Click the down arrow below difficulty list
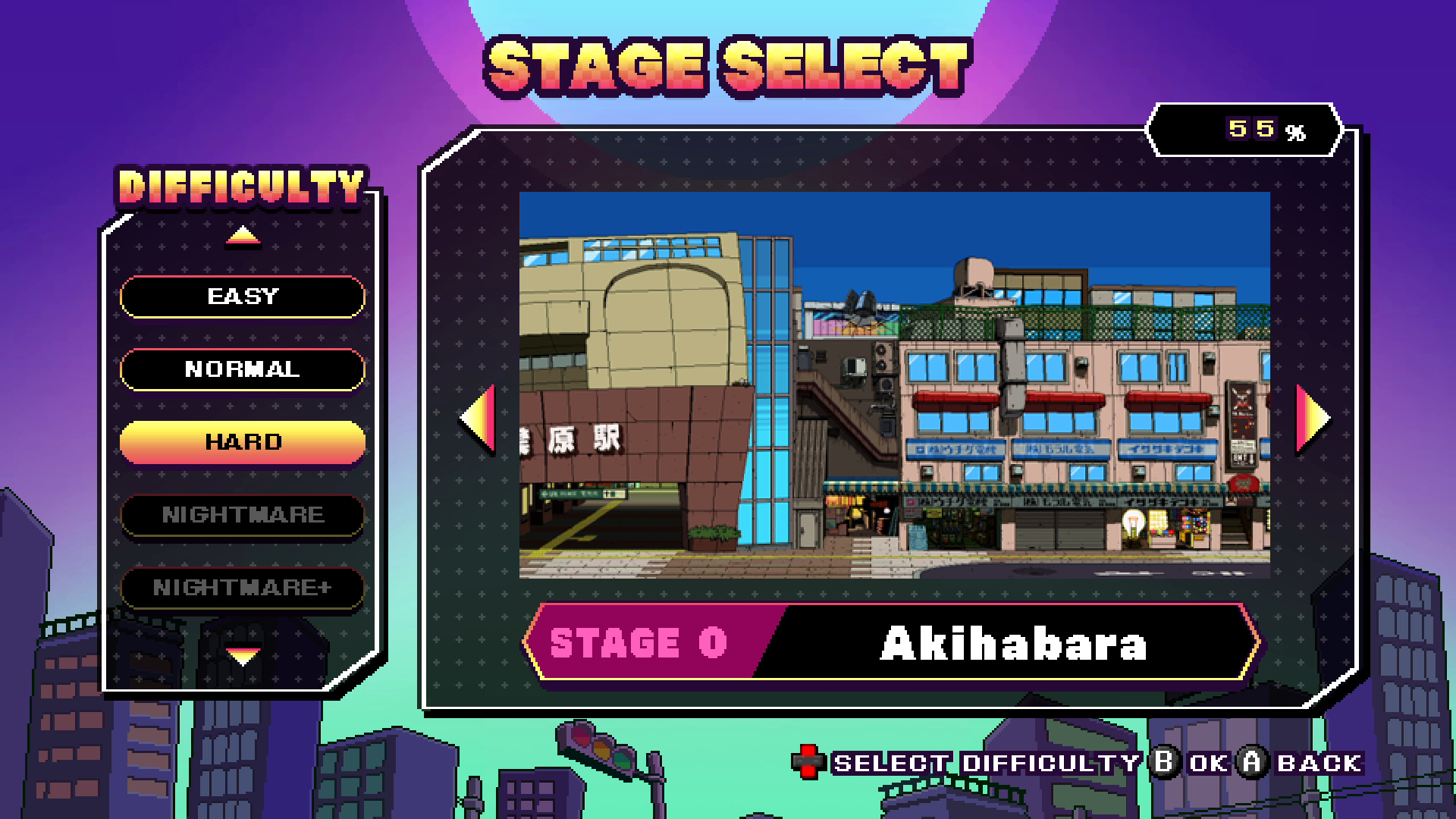This screenshot has width=1456, height=819. (243, 654)
